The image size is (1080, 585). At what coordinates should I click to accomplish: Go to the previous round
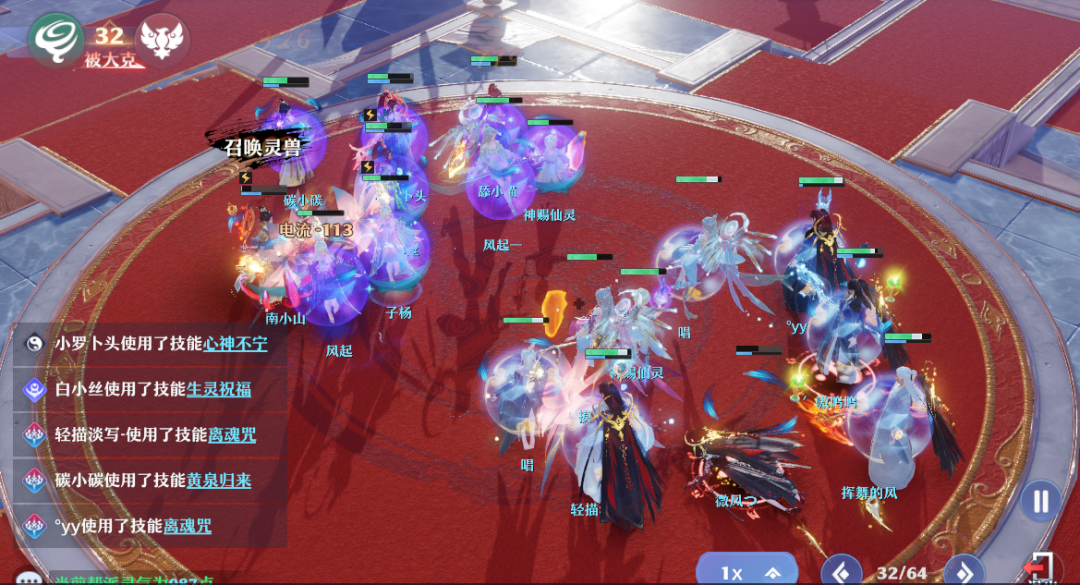(x=841, y=573)
